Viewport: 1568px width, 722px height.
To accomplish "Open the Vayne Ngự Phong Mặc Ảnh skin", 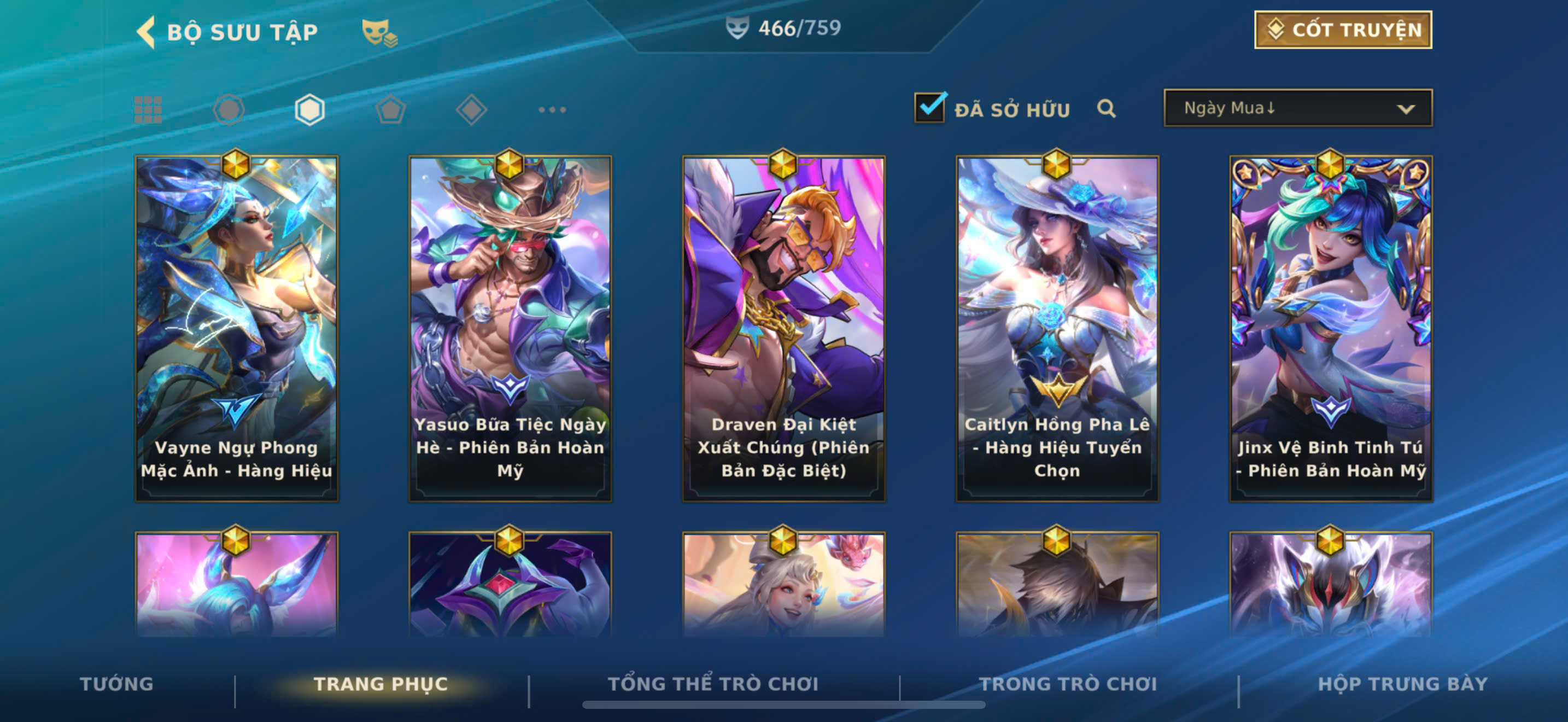I will click(x=237, y=329).
